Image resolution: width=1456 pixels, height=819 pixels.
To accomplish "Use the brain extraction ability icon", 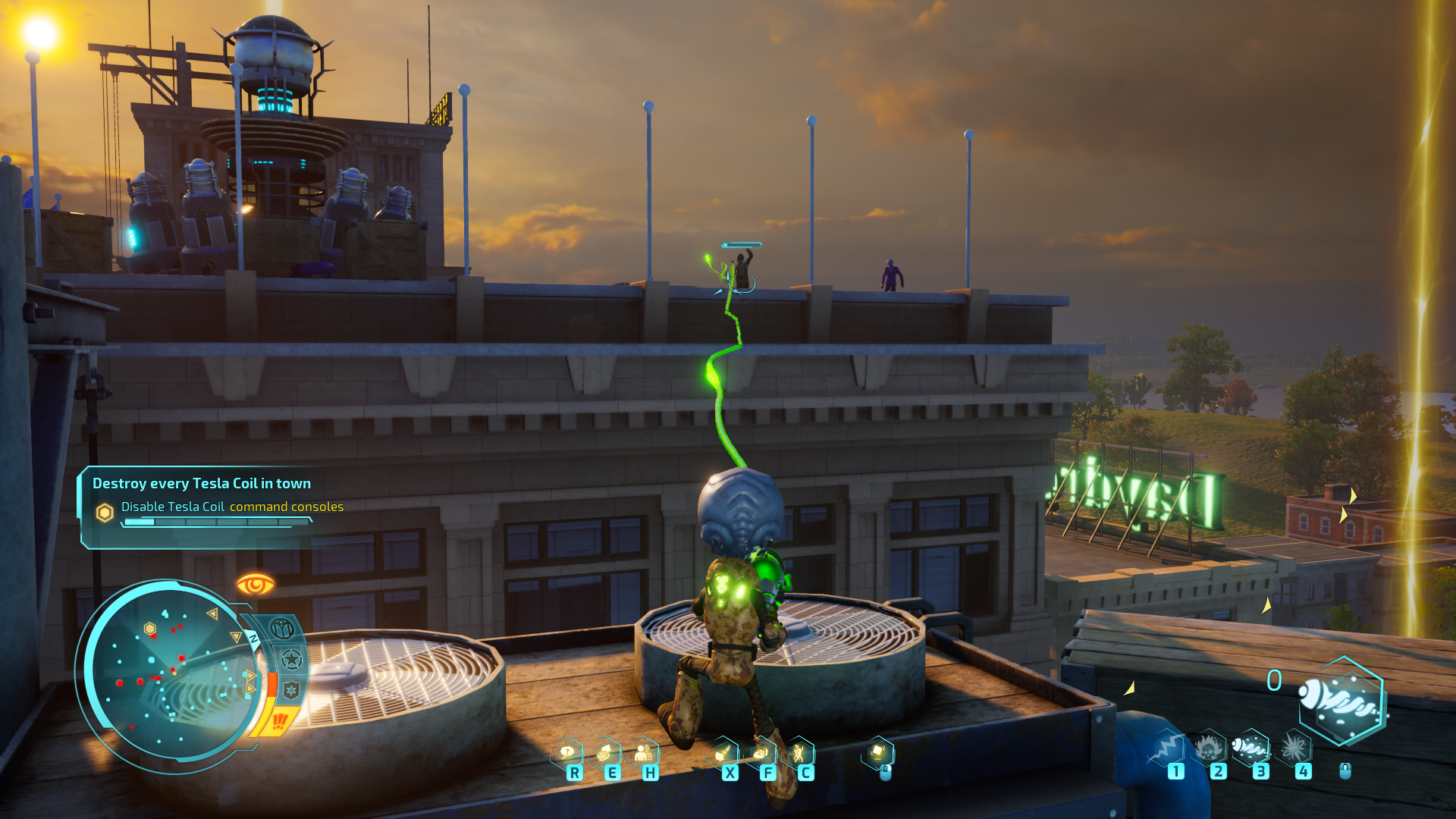I will (x=604, y=753).
